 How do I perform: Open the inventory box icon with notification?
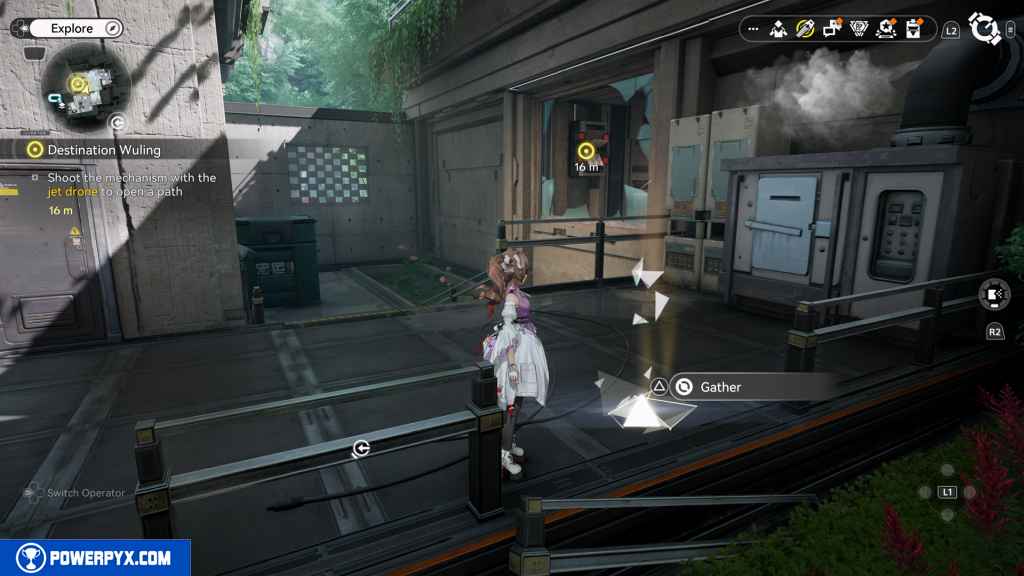coord(912,28)
